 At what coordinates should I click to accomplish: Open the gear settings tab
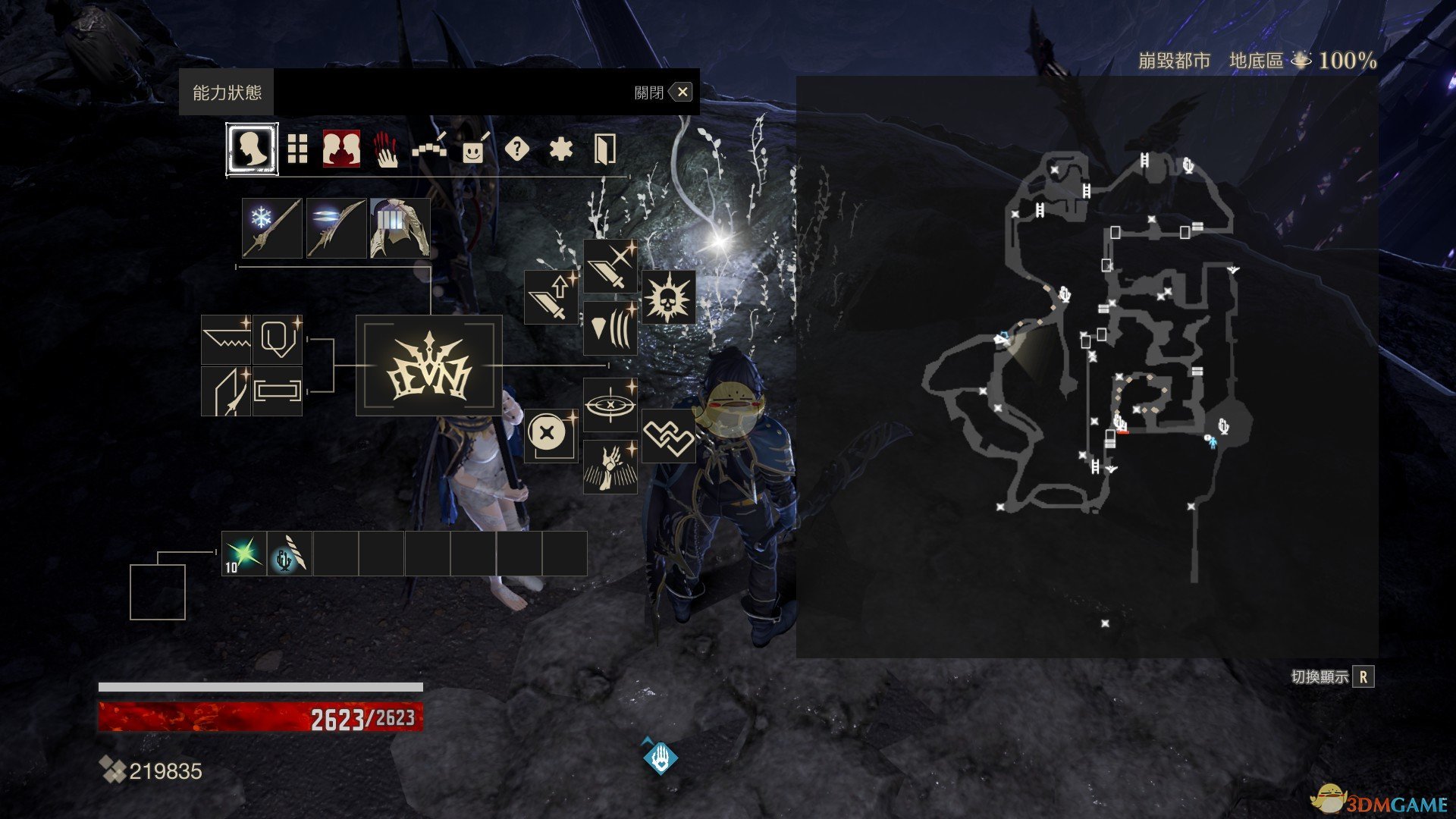560,149
